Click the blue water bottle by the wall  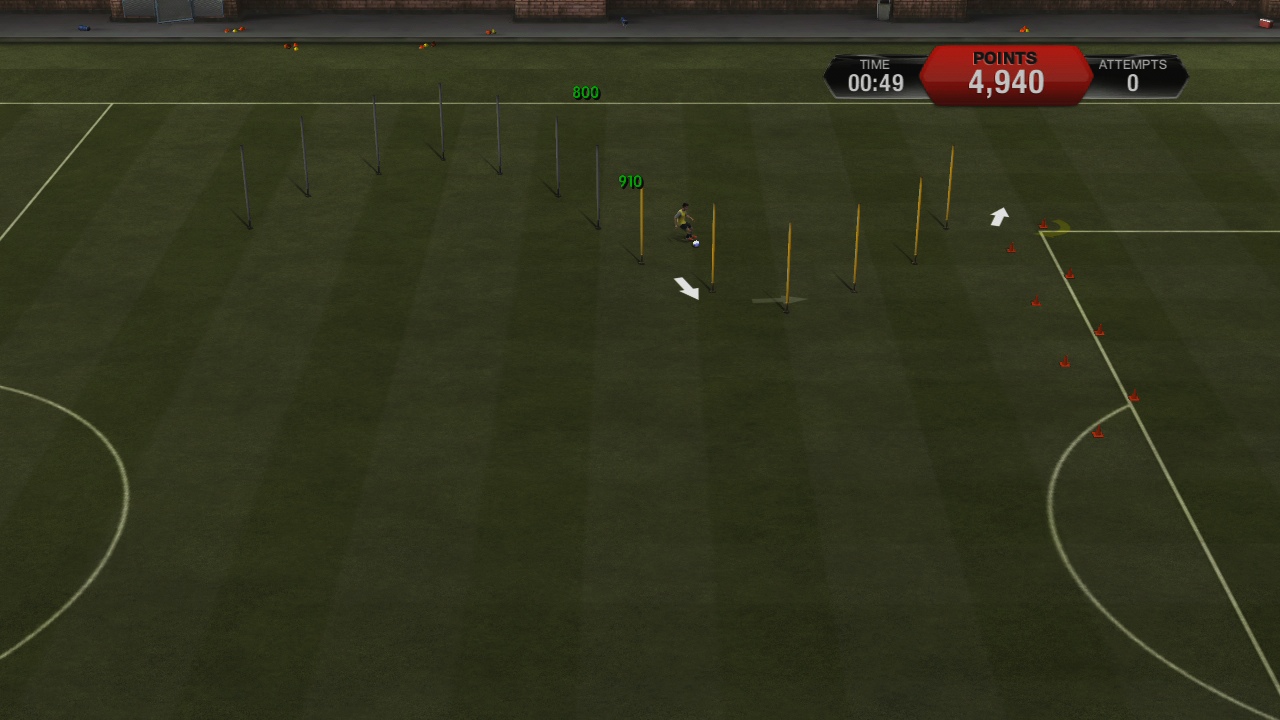pos(83,28)
